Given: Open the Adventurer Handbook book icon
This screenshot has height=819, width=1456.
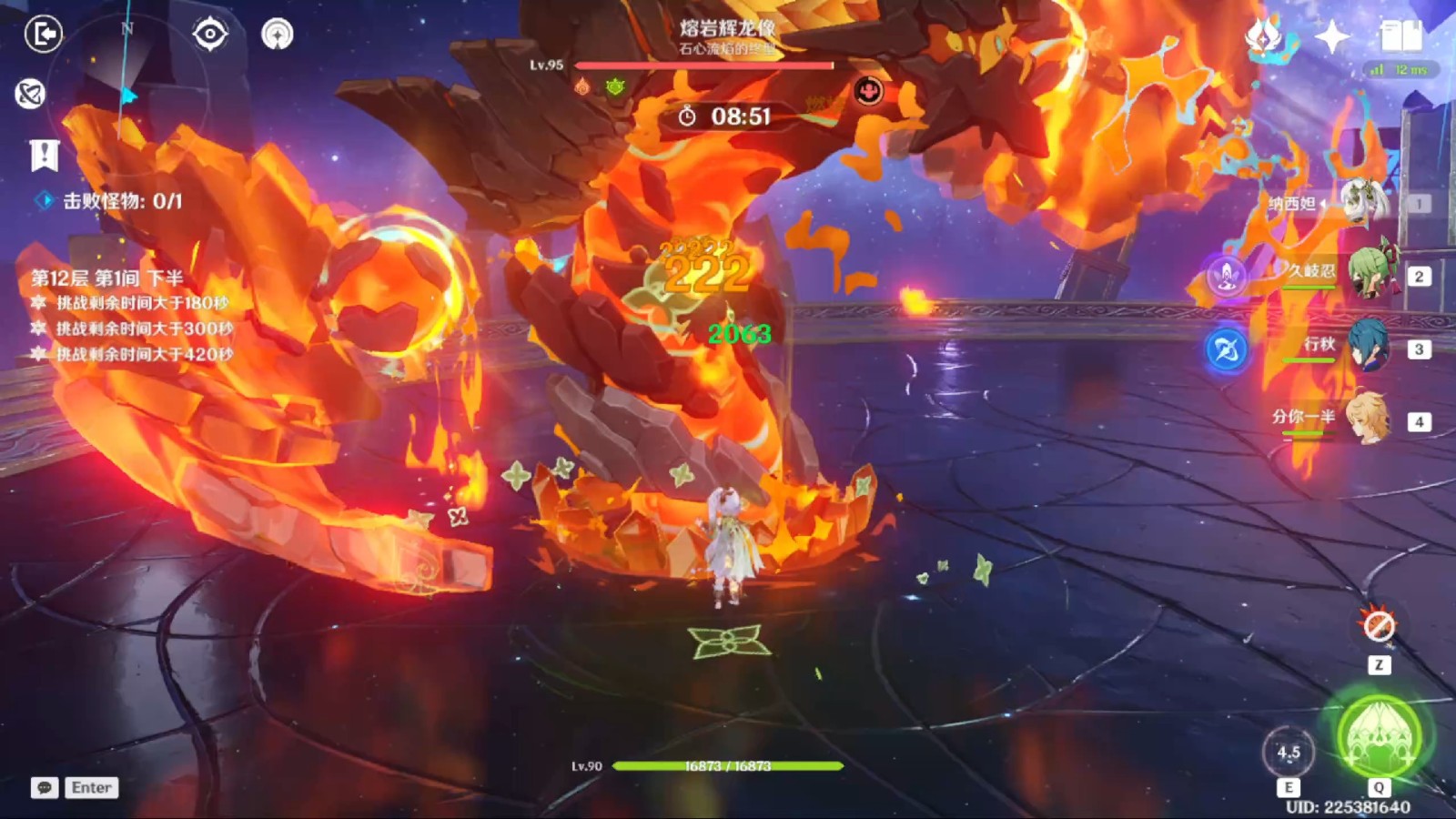Looking at the screenshot, I should click(1400, 37).
